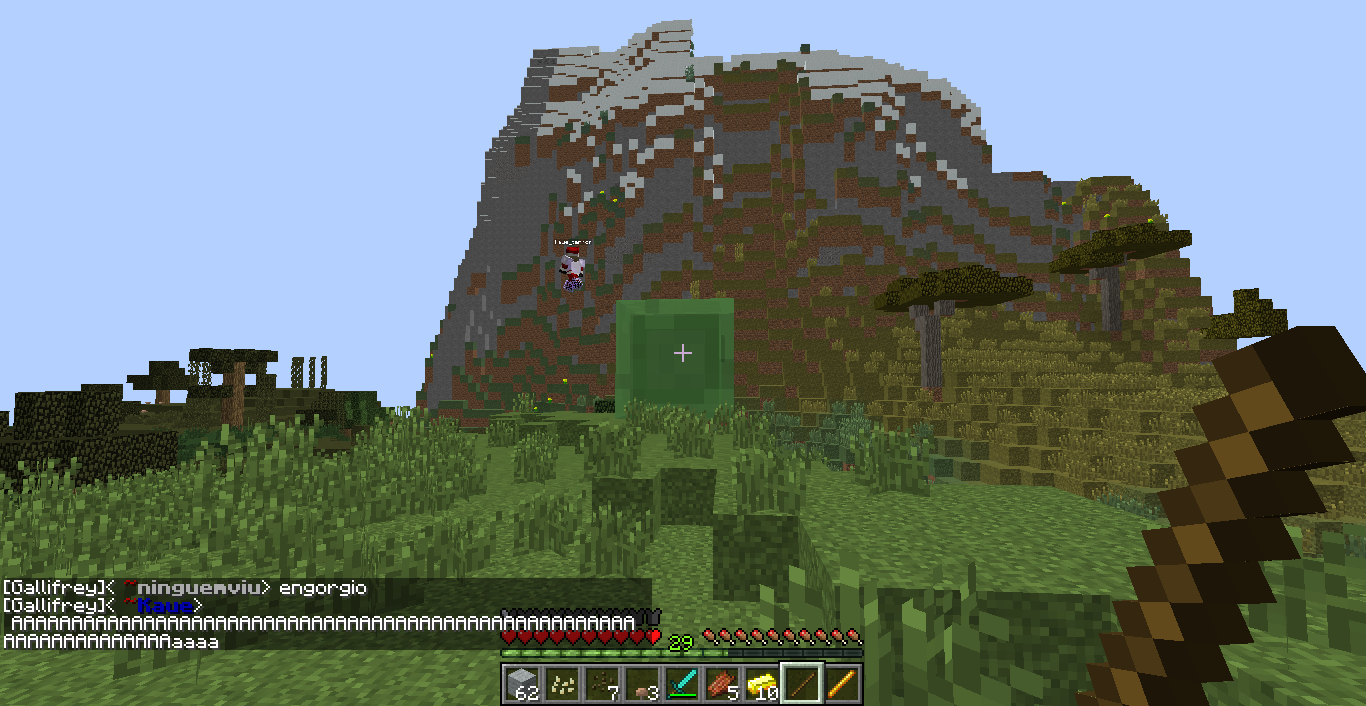Equip the diamond sword from the hotbar
Screen dimensions: 1366x706
tap(682, 684)
